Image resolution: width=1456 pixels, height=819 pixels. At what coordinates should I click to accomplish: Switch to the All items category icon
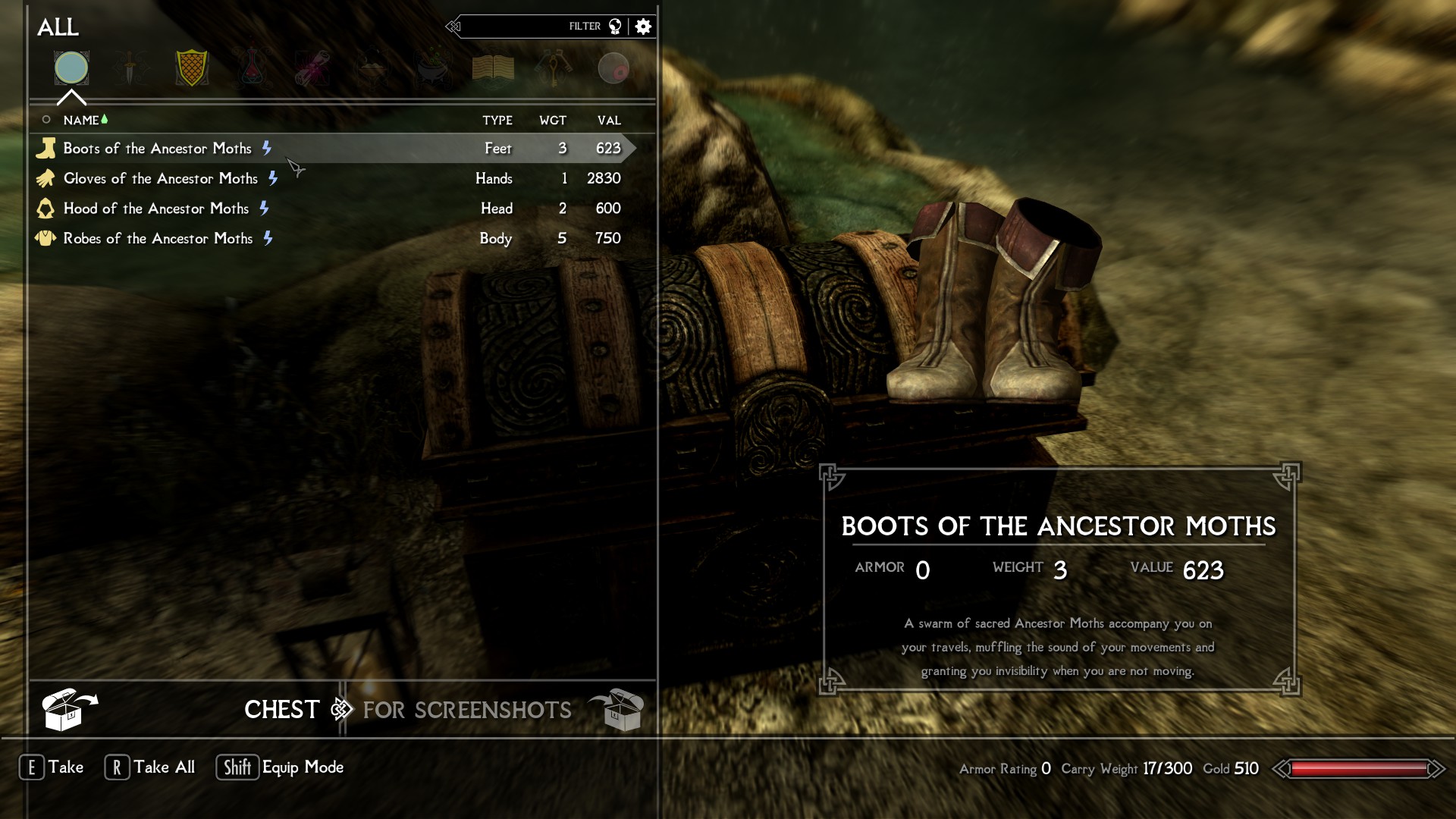pyautogui.click(x=71, y=68)
